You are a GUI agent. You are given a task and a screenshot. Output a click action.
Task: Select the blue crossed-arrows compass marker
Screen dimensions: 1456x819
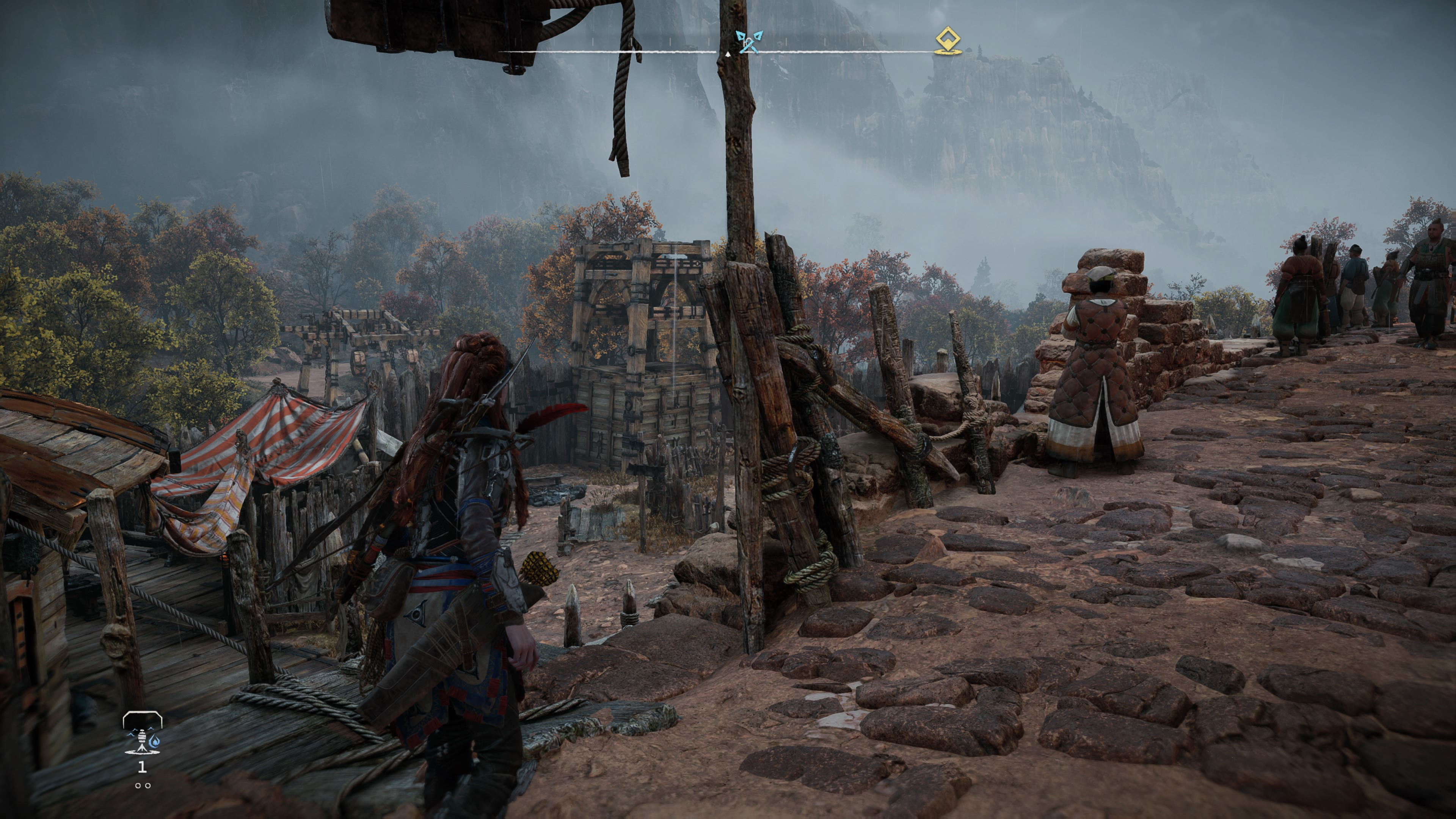[x=749, y=41]
